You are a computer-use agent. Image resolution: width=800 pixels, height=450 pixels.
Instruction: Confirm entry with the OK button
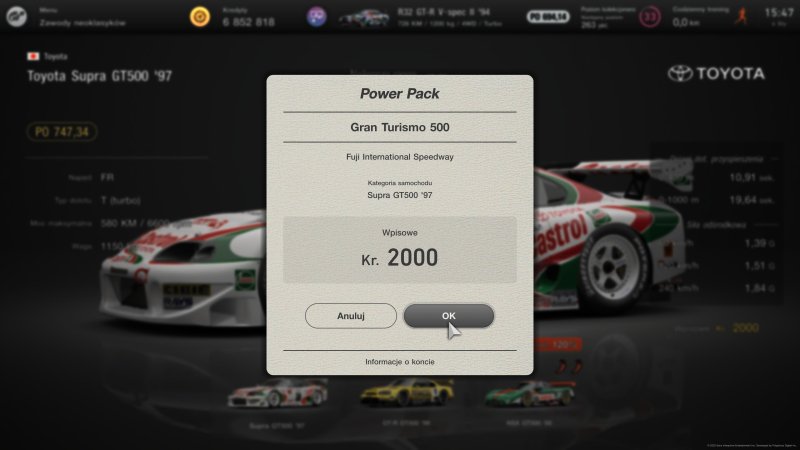[x=449, y=316]
